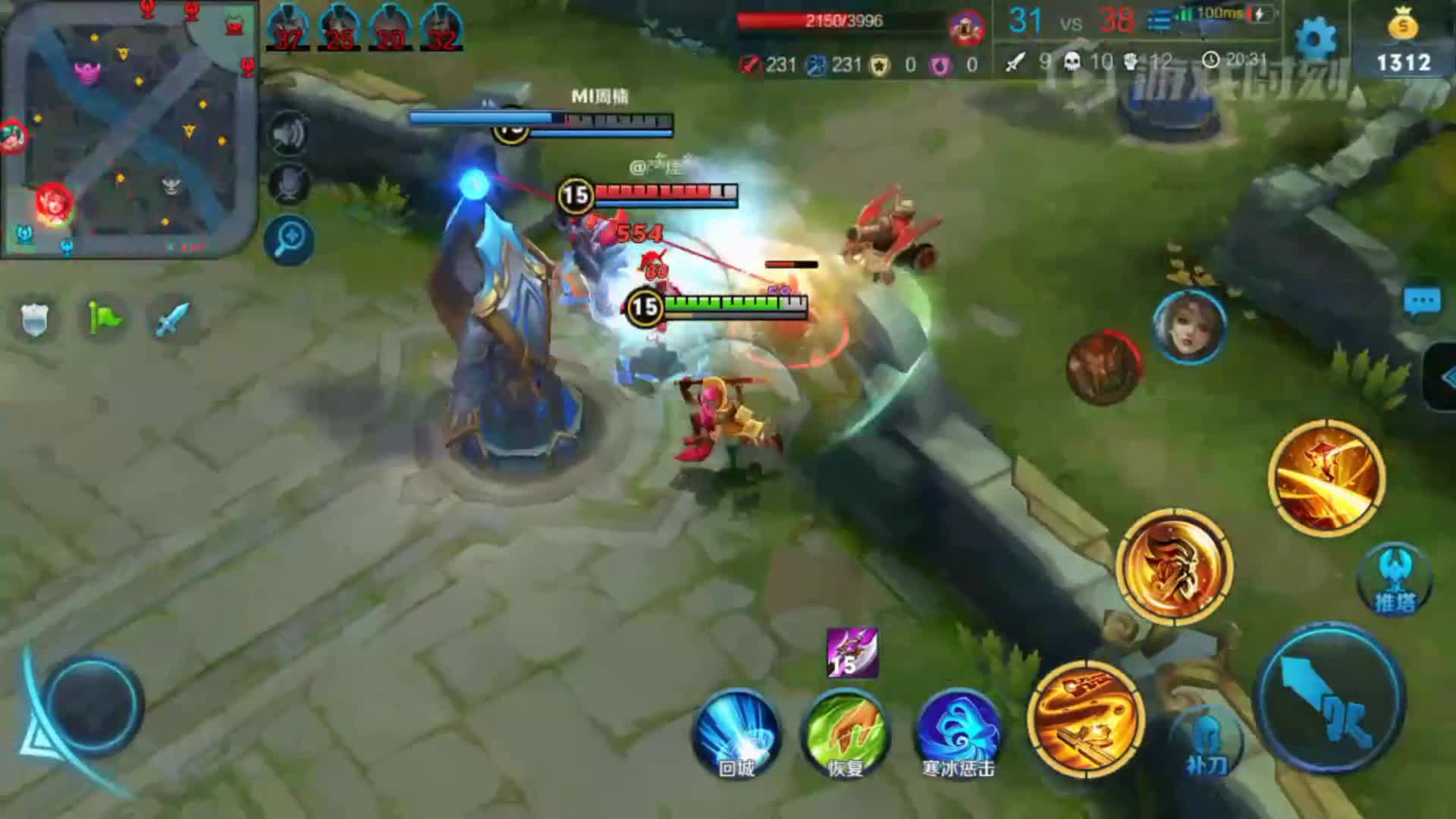This screenshot has width=1456, height=819.
Task: Open the gear settings menu
Action: coord(1316,39)
